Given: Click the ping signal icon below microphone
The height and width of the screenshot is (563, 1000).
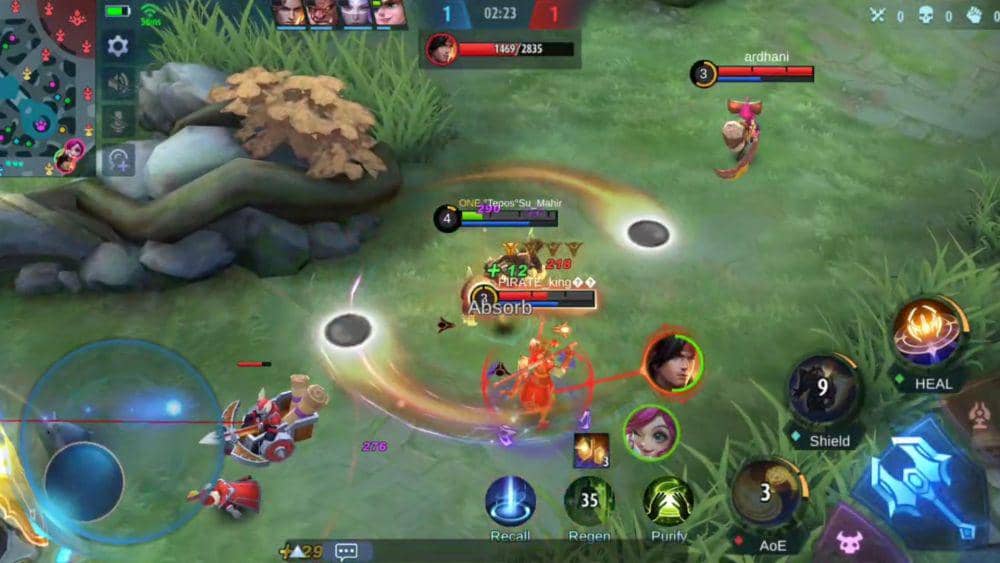Looking at the screenshot, I should pyautogui.click(x=118, y=159).
